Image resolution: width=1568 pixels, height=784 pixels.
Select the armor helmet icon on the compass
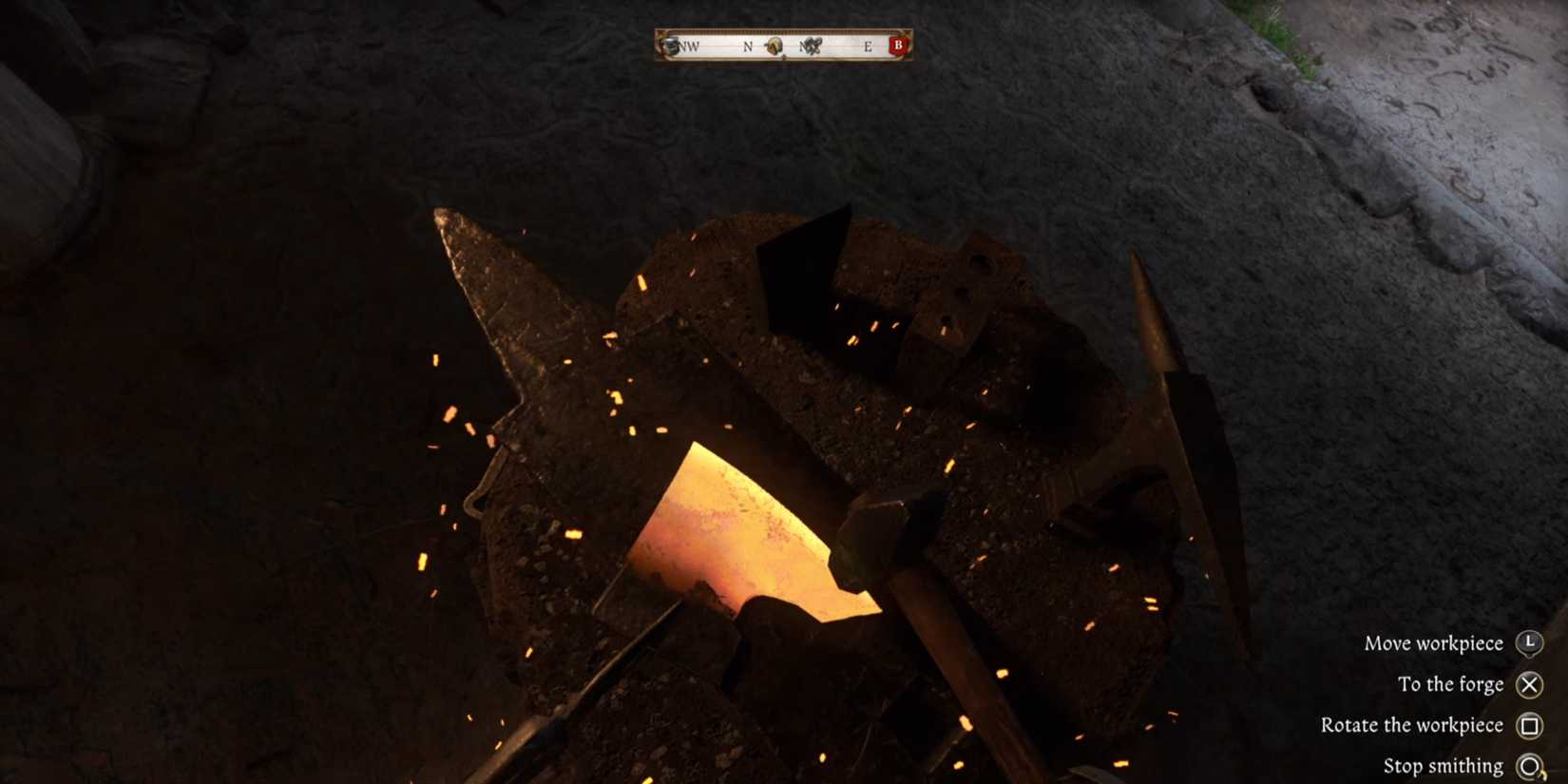[669, 44]
